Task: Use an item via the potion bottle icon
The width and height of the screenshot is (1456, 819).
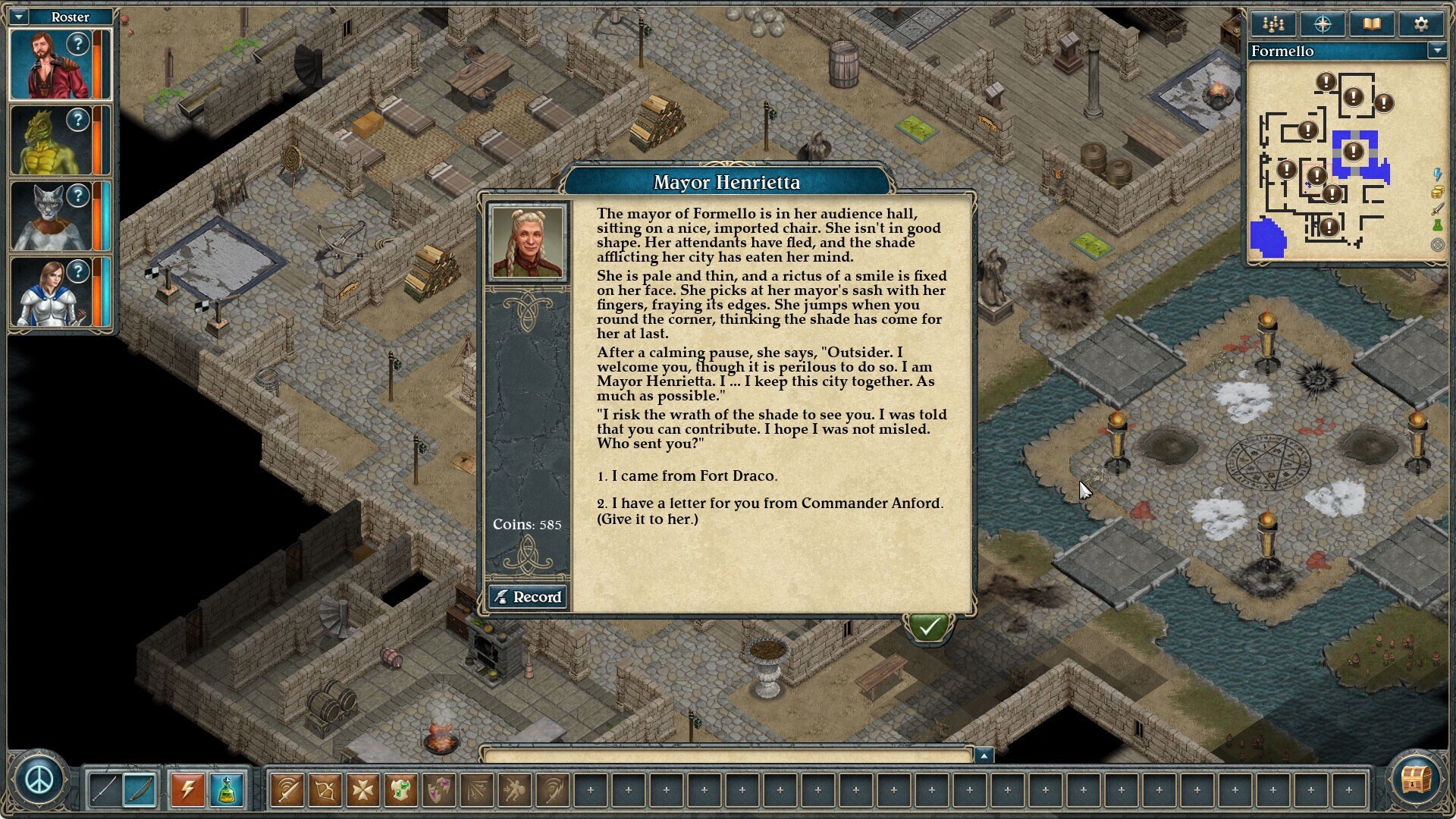Action: click(227, 790)
